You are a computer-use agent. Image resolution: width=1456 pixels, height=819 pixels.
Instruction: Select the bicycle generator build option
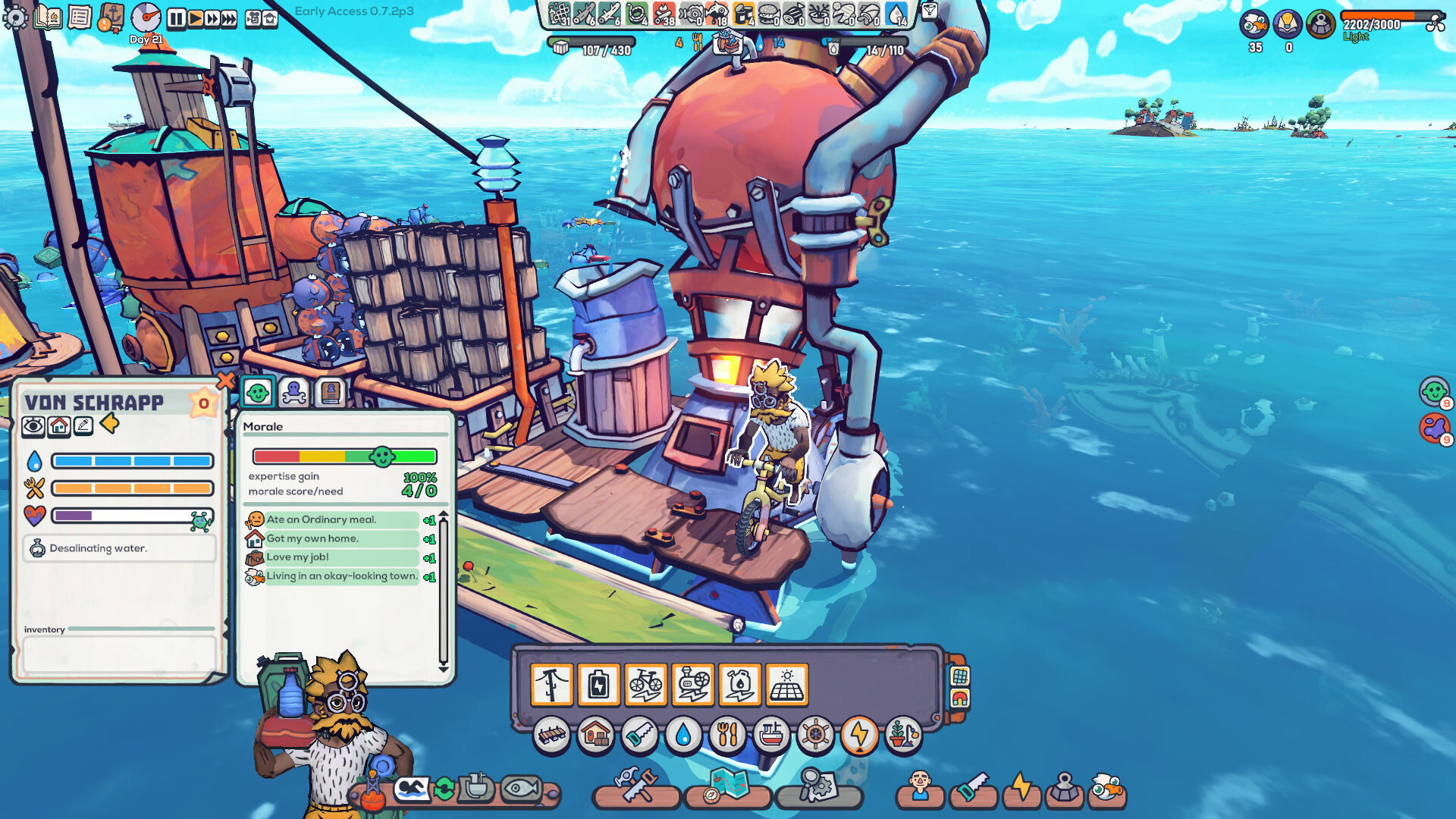pyautogui.click(x=646, y=683)
